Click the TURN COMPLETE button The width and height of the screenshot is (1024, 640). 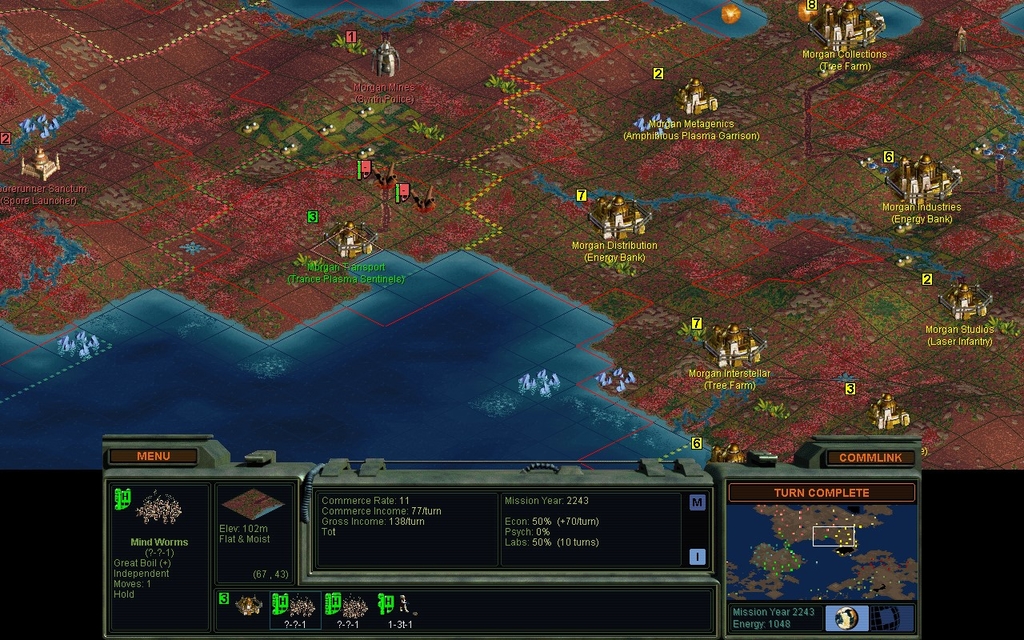[x=821, y=492]
